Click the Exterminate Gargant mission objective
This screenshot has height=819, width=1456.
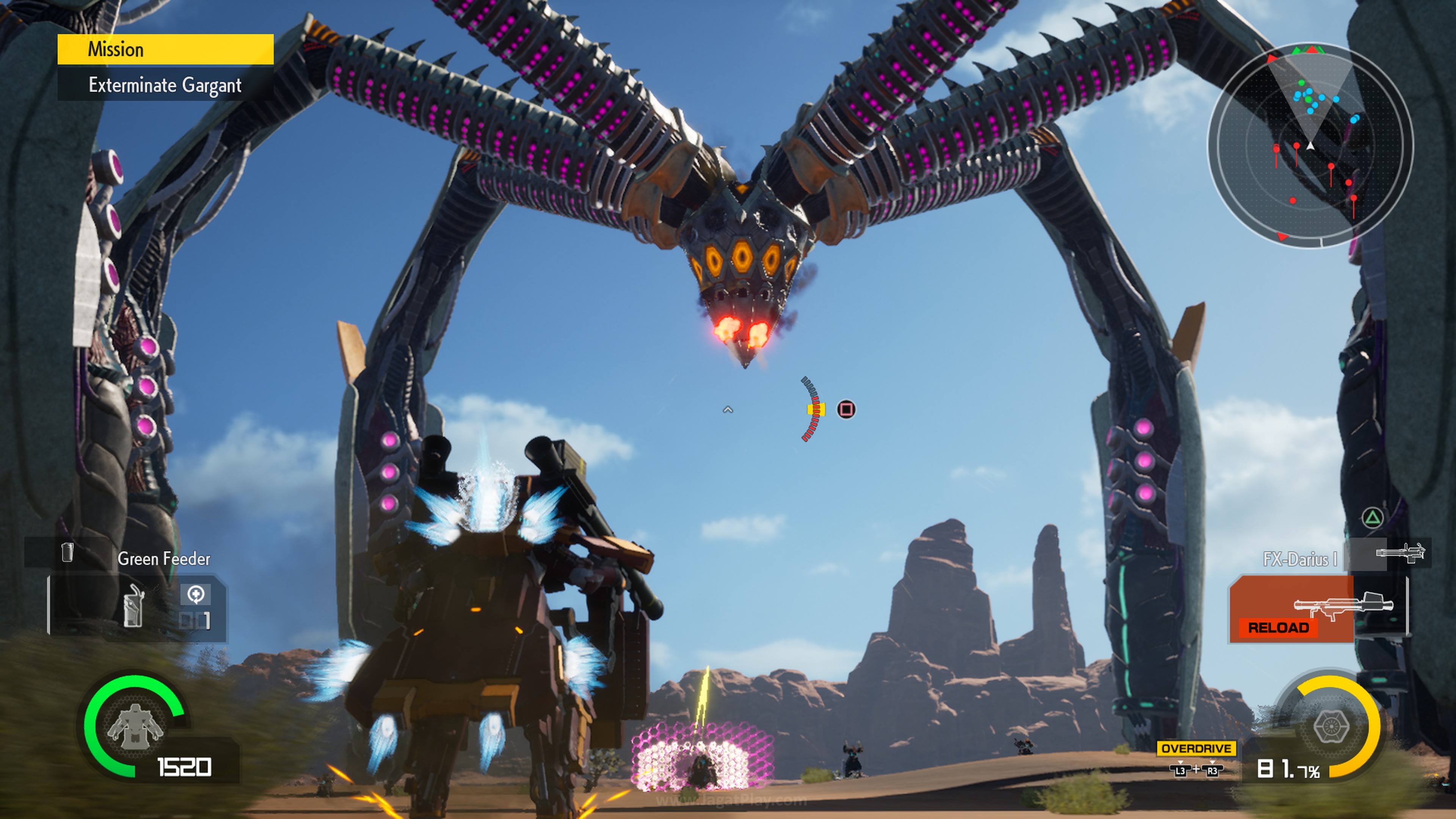pos(165,85)
